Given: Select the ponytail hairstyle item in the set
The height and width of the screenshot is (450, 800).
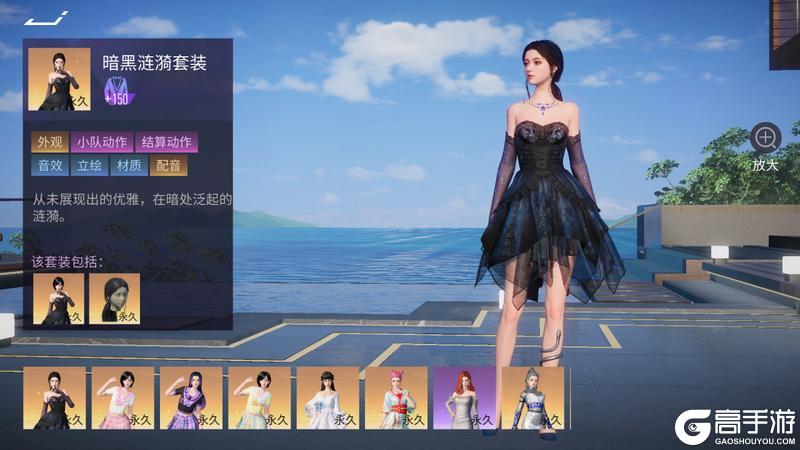Looking at the screenshot, I should tap(114, 299).
